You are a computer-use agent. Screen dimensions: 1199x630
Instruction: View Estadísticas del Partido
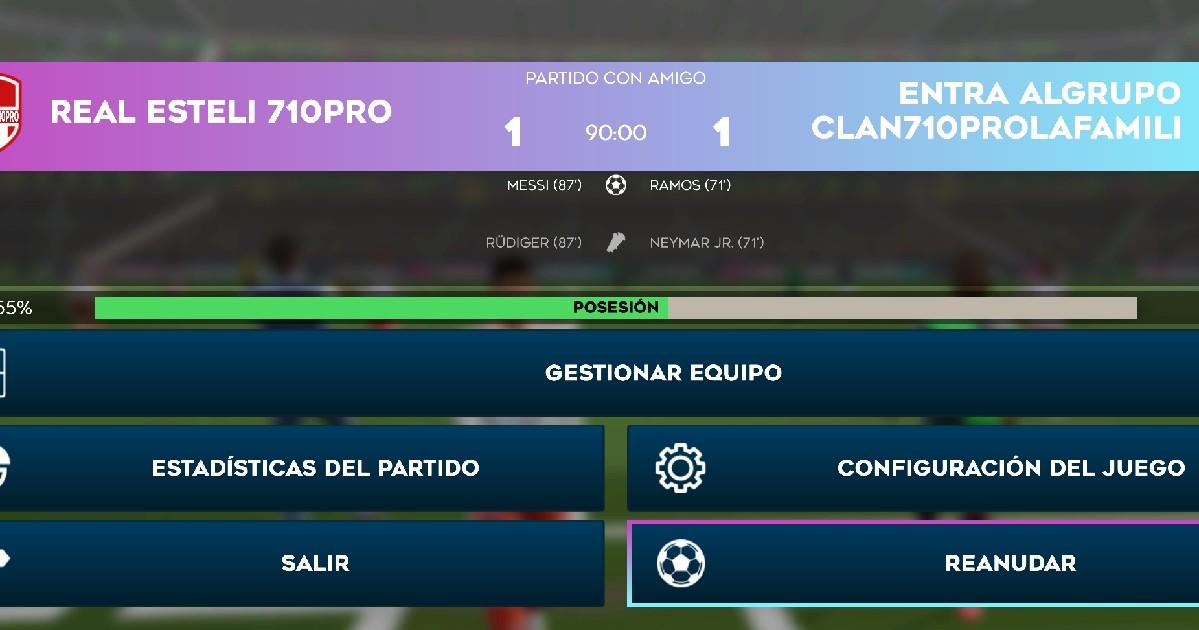(x=315, y=468)
